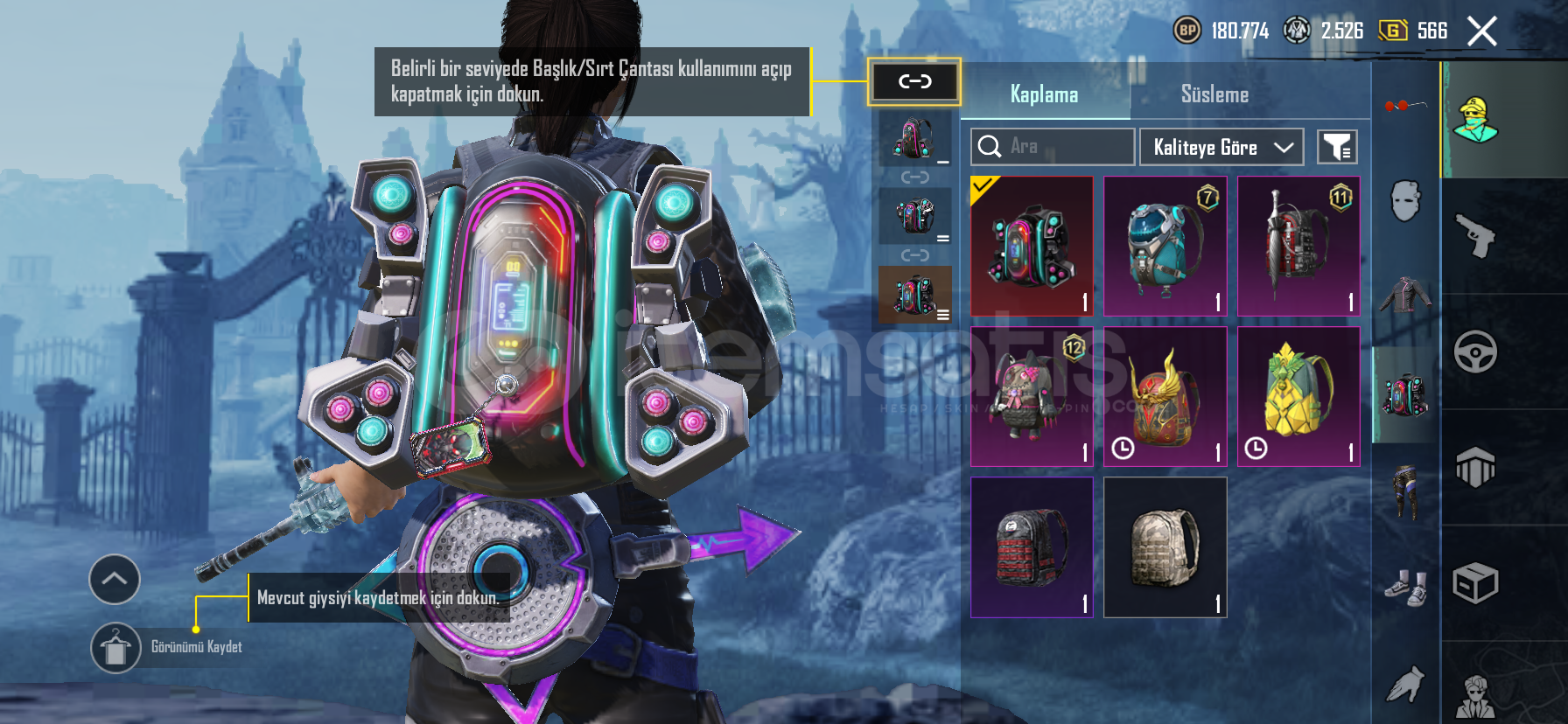Screen dimensions: 1568x724
Task: Choose the red backpack with sword skin
Action: click(x=1298, y=246)
